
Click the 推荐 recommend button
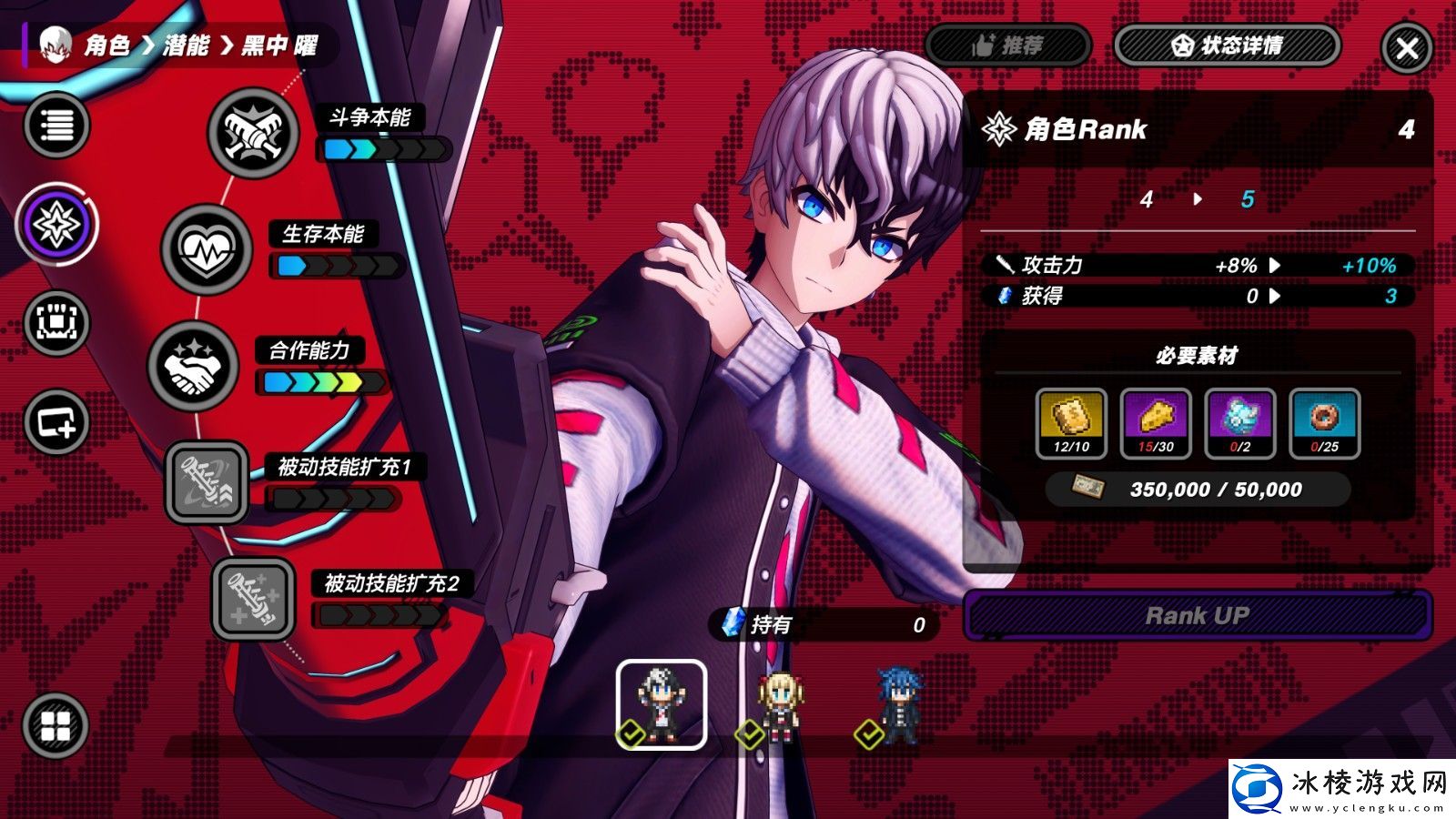(x=1007, y=45)
